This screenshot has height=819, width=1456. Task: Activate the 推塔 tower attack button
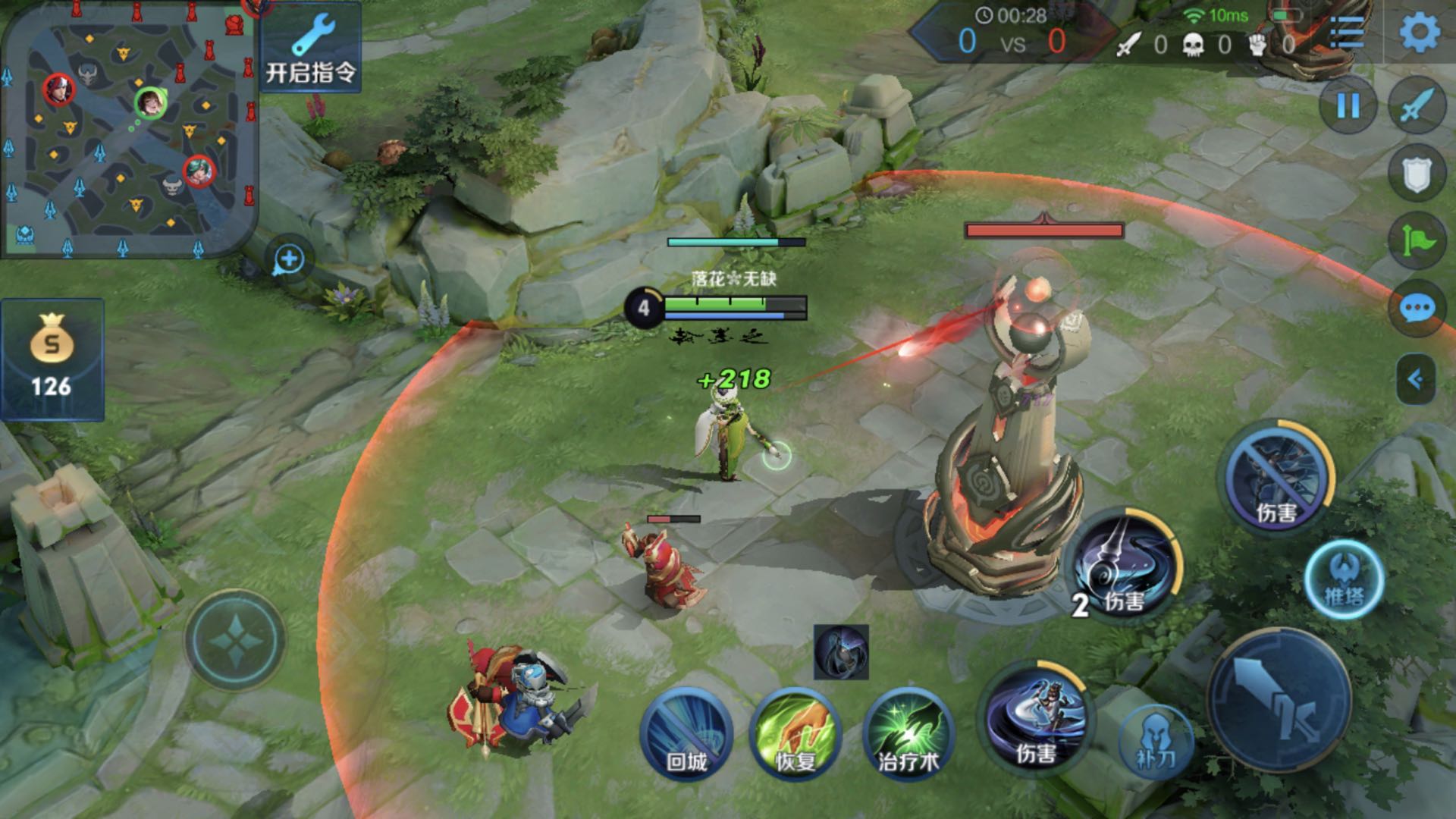pos(1344,580)
